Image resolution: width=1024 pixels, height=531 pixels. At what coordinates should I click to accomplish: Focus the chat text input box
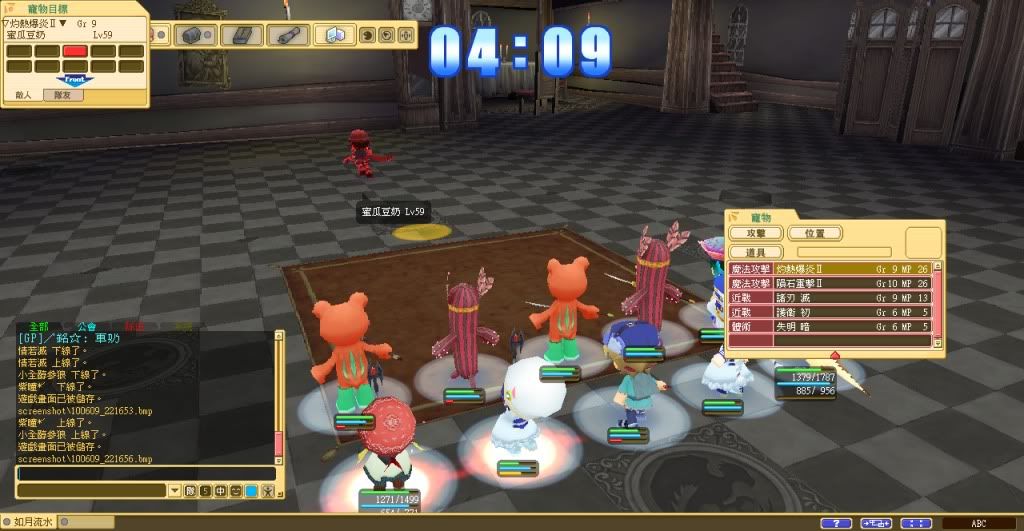[x=145, y=473]
